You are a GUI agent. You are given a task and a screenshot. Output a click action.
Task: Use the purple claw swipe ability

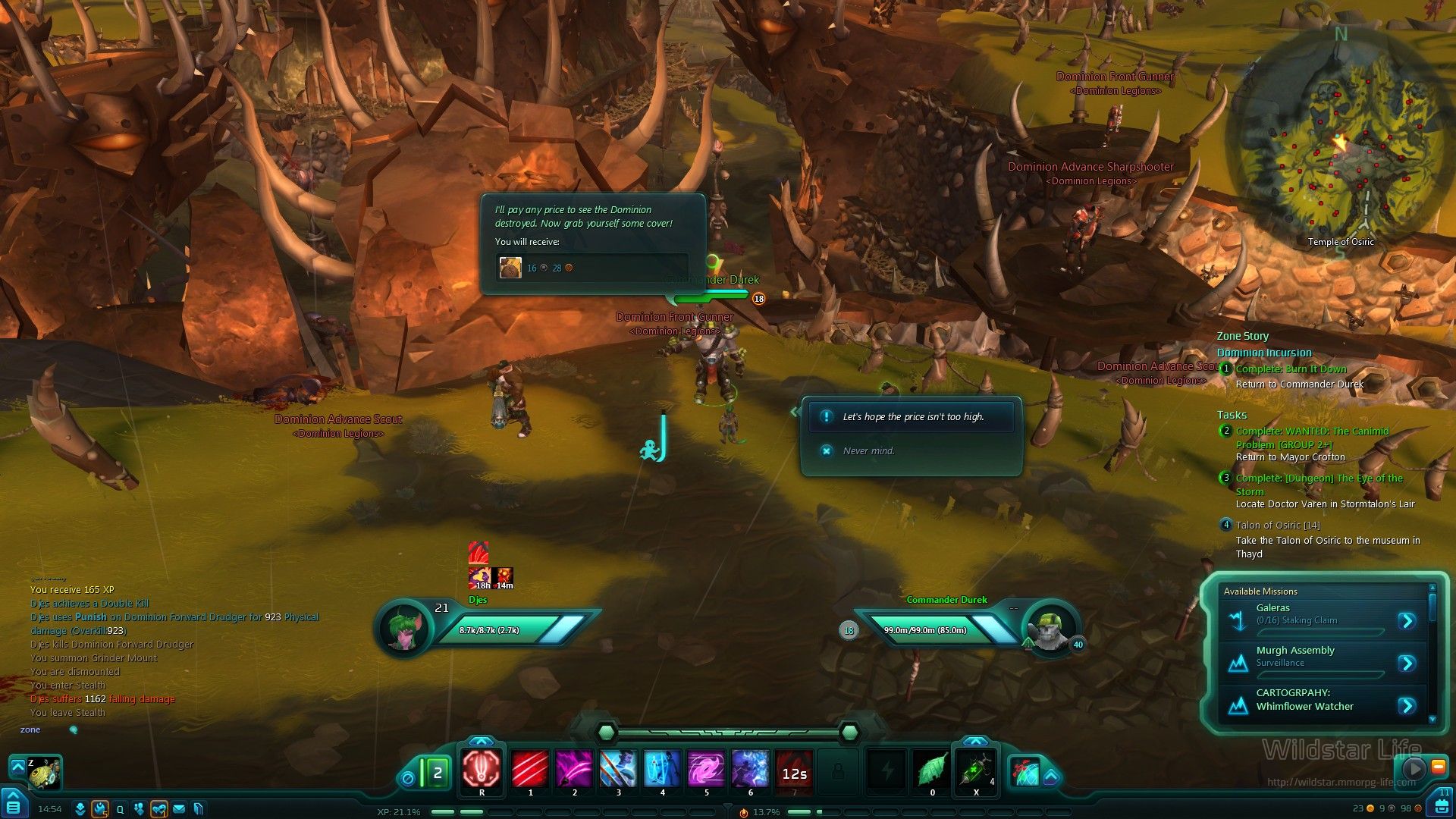point(574,769)
